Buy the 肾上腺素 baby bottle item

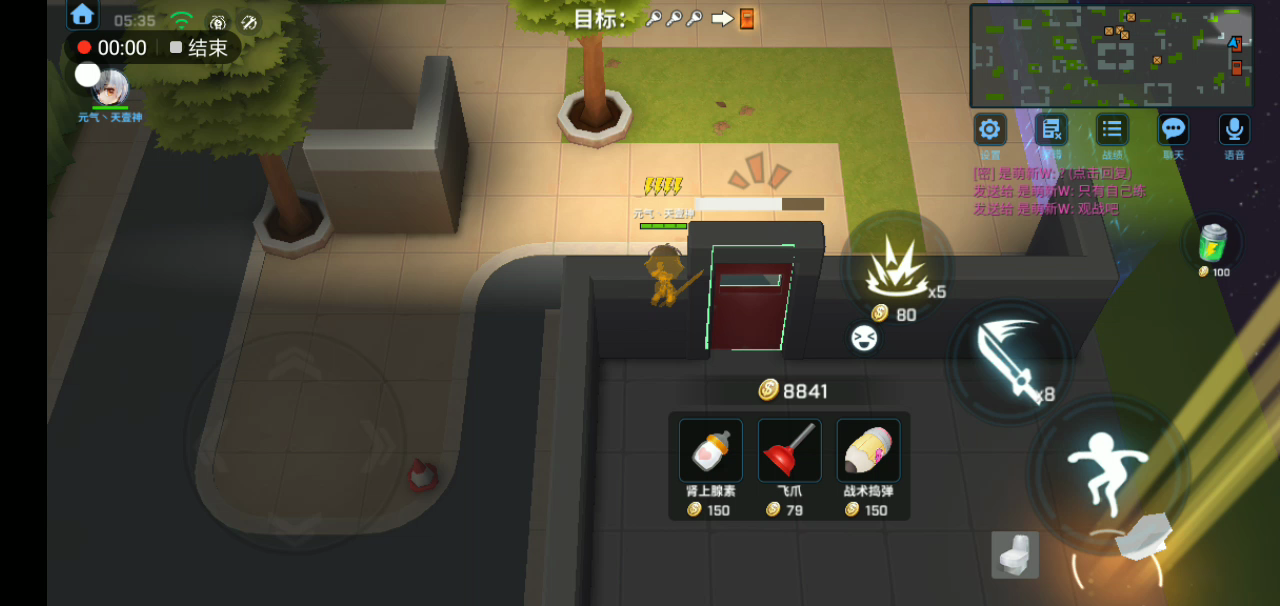(710, 451)
